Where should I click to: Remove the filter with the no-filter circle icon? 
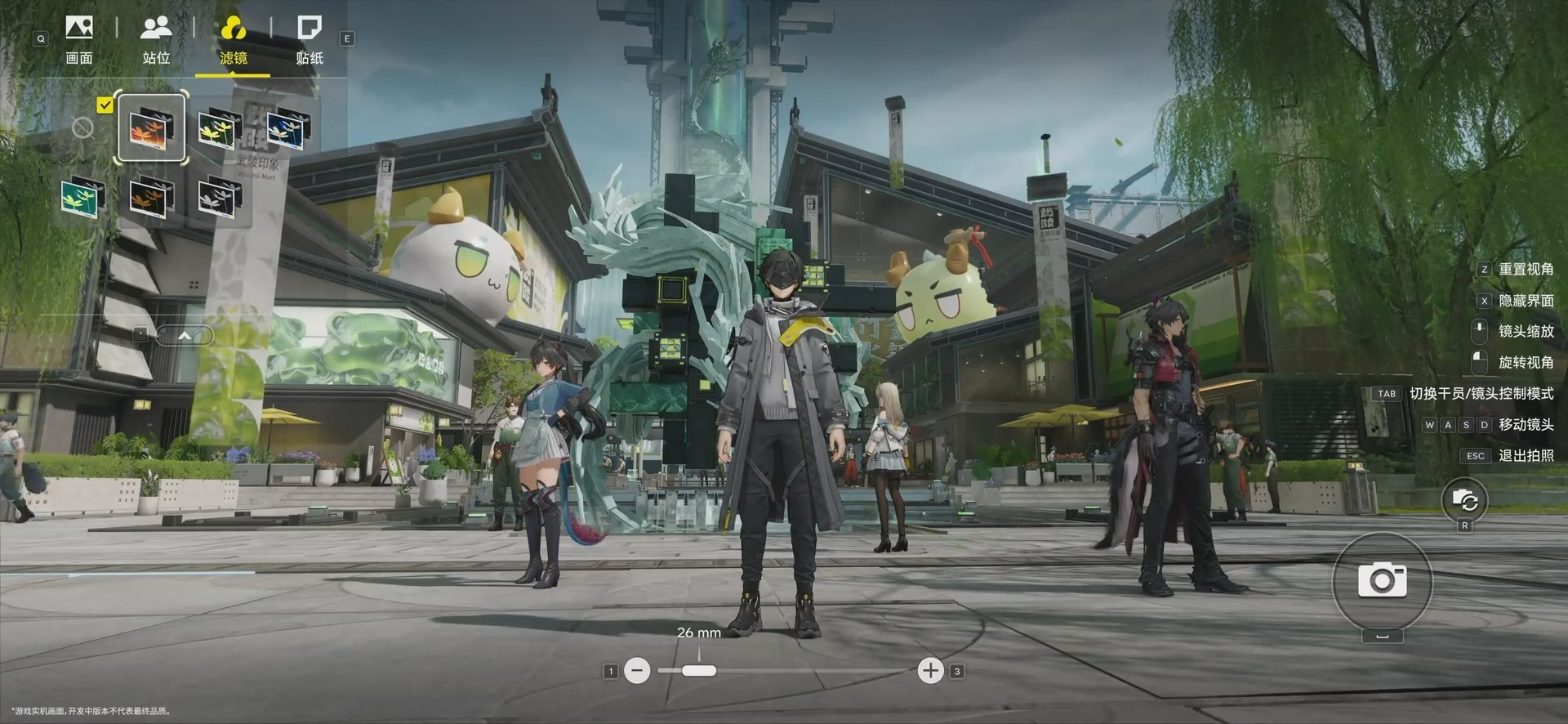coord(82,127)
